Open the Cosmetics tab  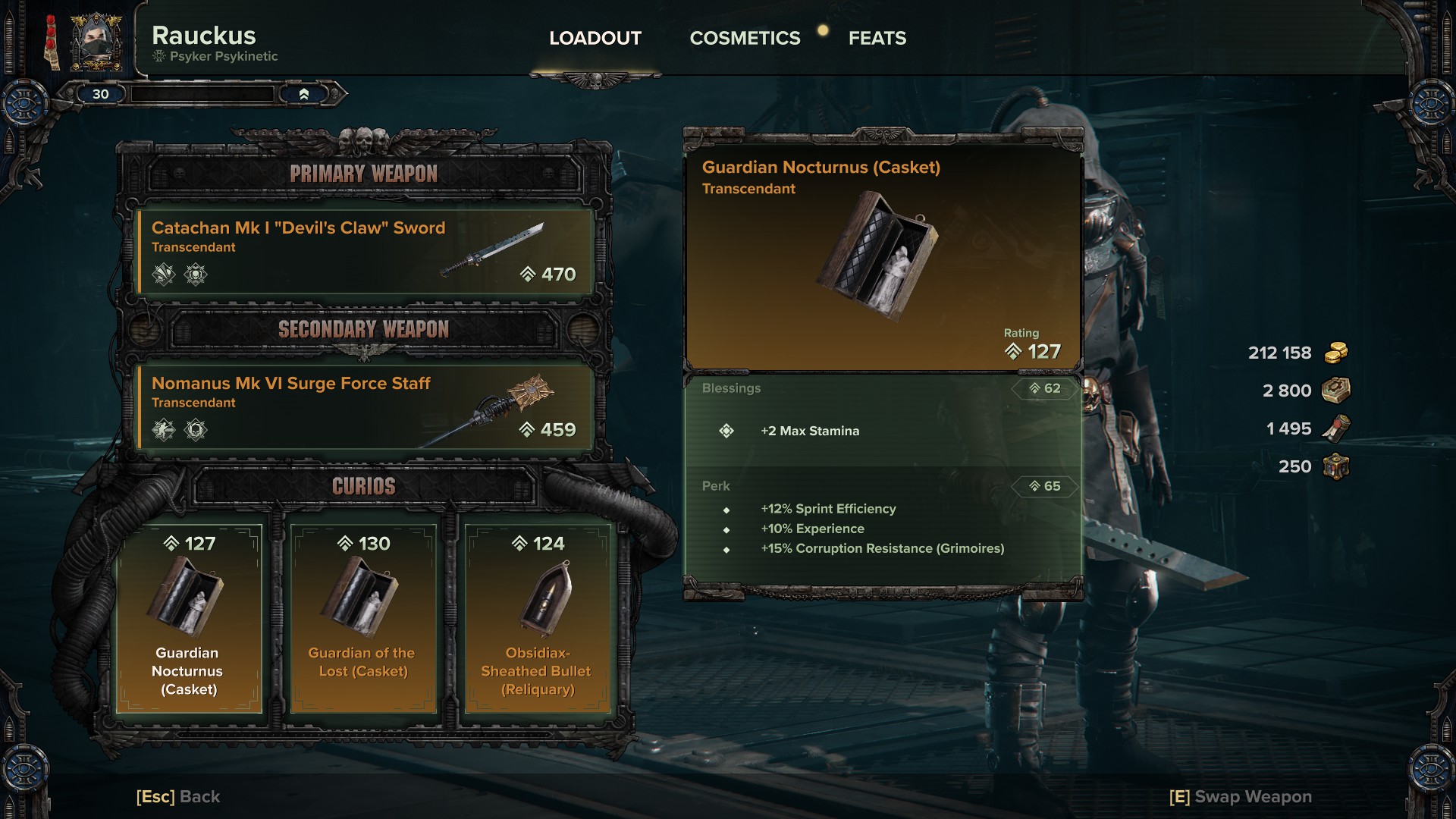coord(745,38)
